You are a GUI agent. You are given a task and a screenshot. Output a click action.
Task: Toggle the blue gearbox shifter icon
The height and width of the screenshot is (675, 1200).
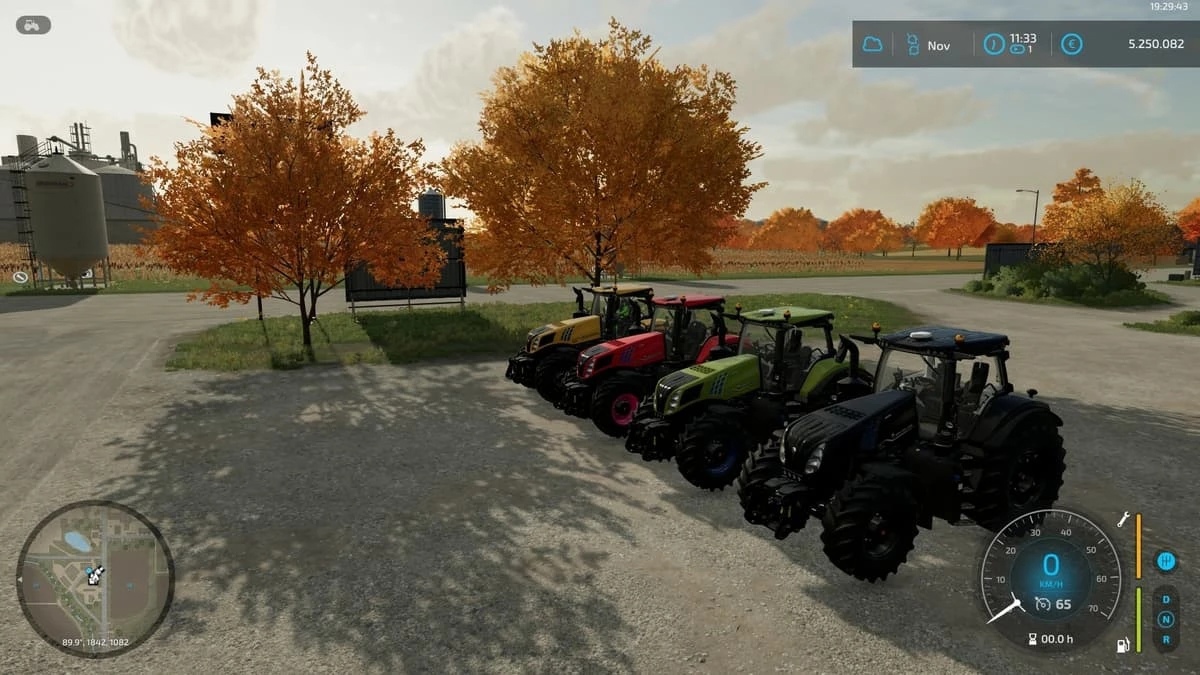pos(1165,561)
